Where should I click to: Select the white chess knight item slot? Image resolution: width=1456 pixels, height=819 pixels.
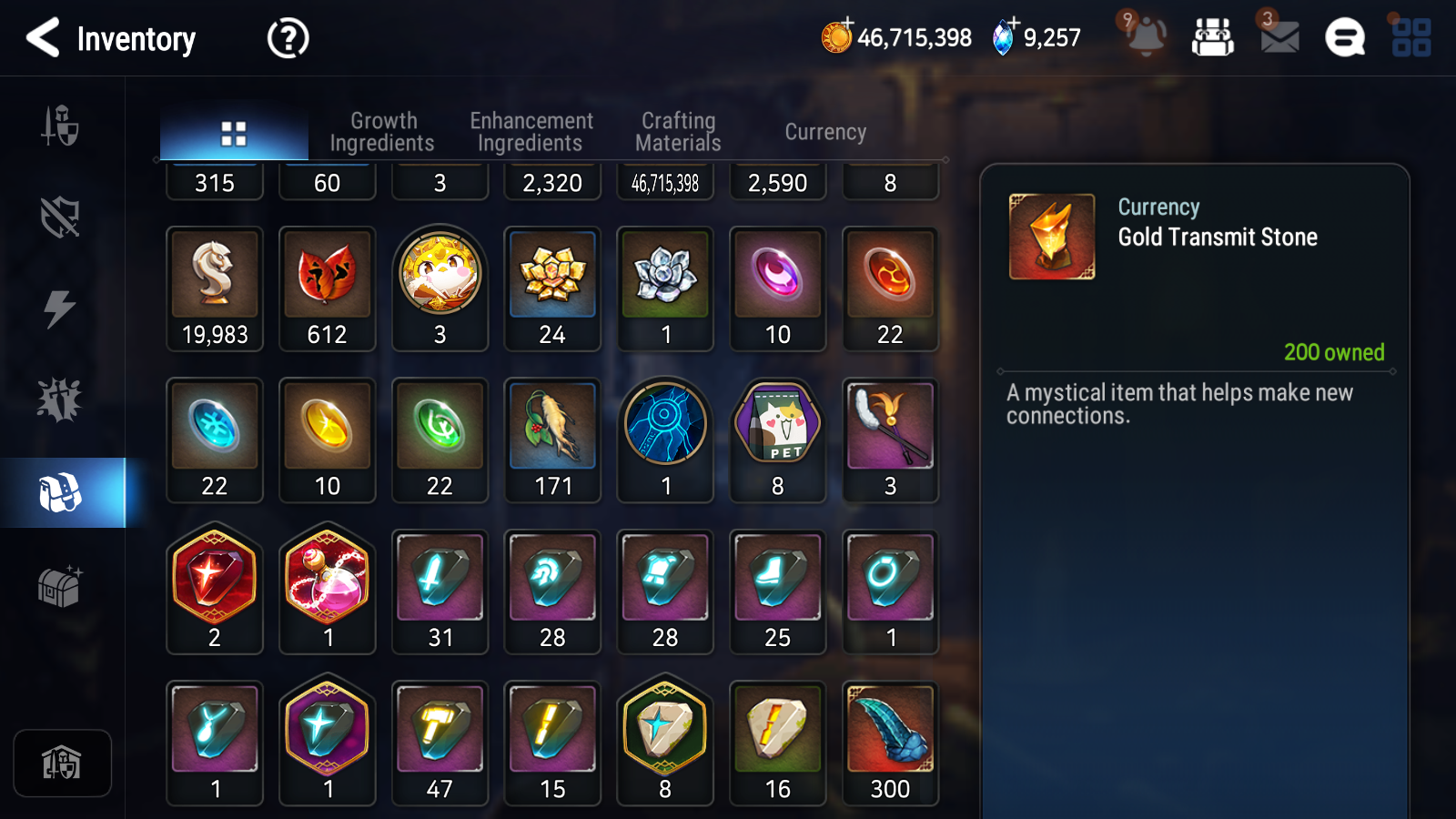(215, 288)
